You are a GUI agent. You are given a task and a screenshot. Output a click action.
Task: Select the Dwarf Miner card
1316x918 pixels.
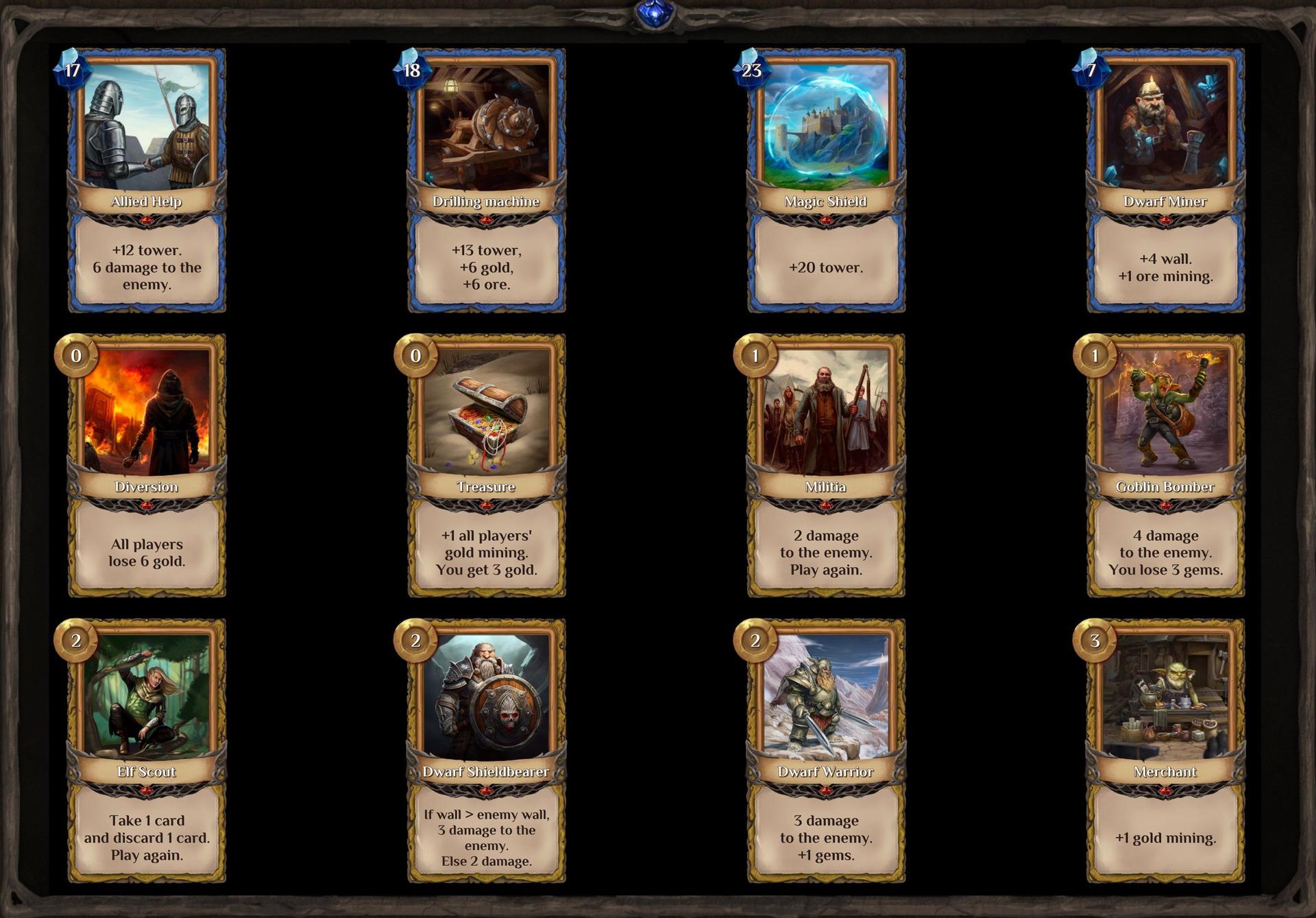[1165, 180]
